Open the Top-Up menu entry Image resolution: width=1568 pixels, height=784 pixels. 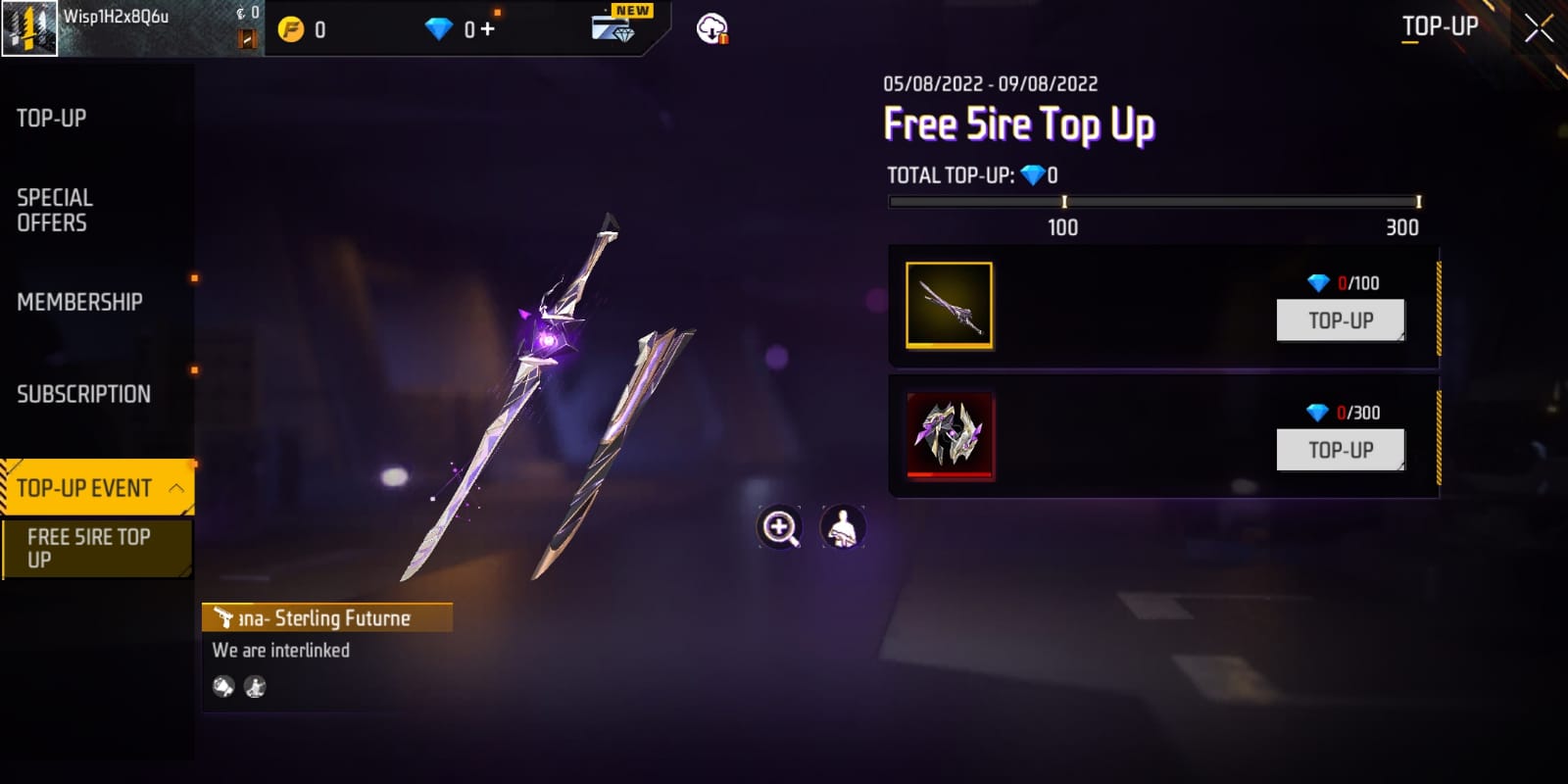pos(52,119)
